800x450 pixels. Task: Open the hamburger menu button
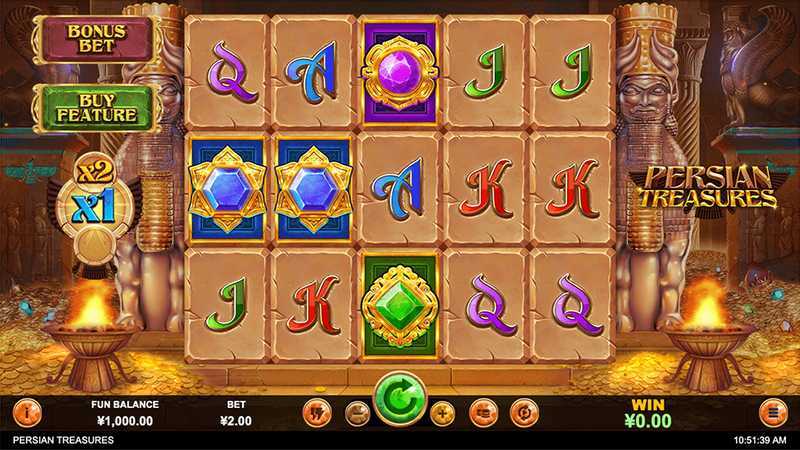pos(772,411)
